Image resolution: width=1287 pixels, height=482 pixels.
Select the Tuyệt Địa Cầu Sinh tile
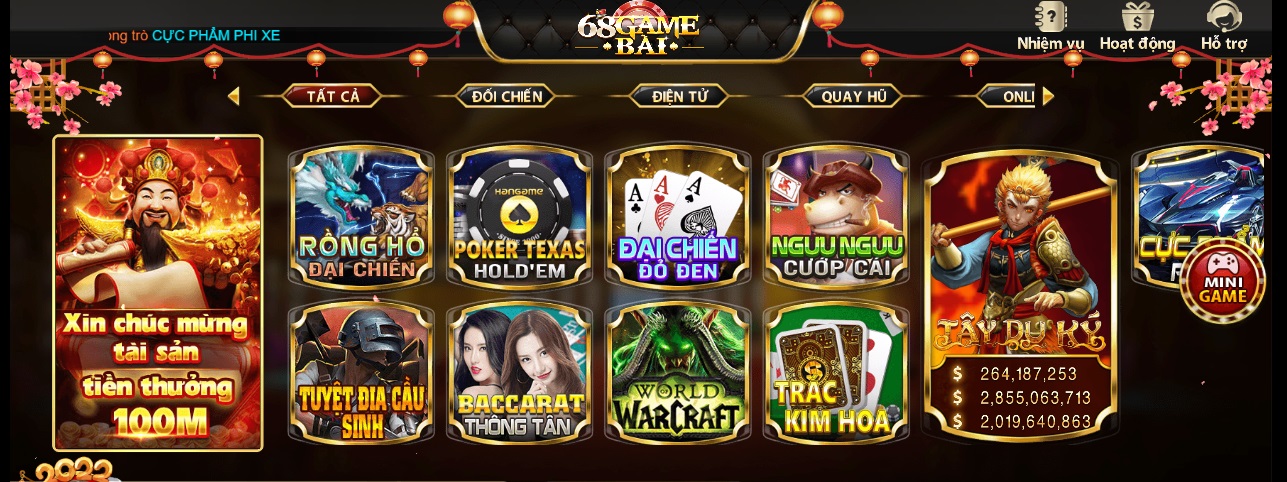point(361,374)
